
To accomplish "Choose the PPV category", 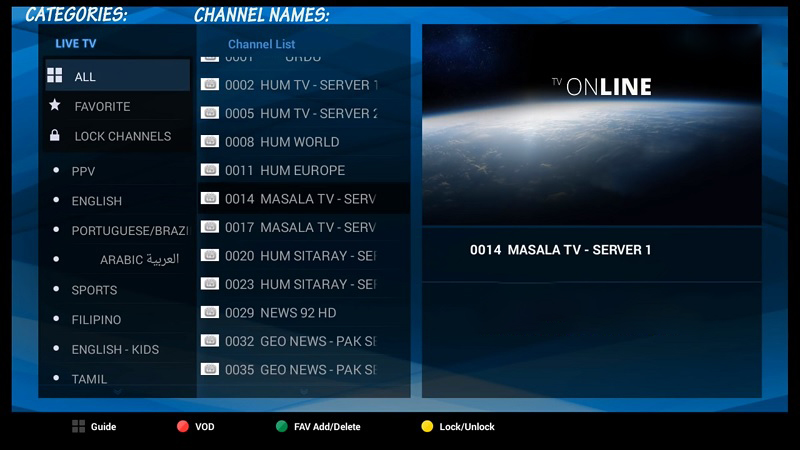I will click(116, 171).
